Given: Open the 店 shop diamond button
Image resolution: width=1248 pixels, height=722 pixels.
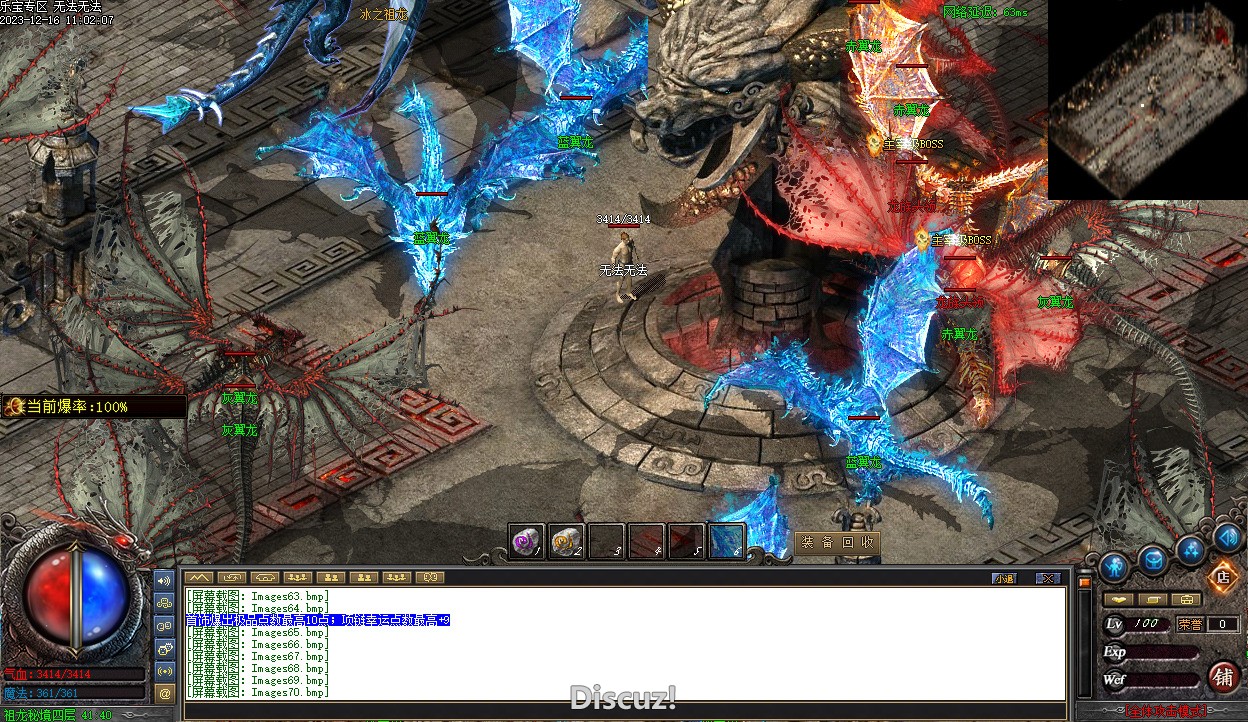Looking at the screenshot, I should [x=1222, y=577].
